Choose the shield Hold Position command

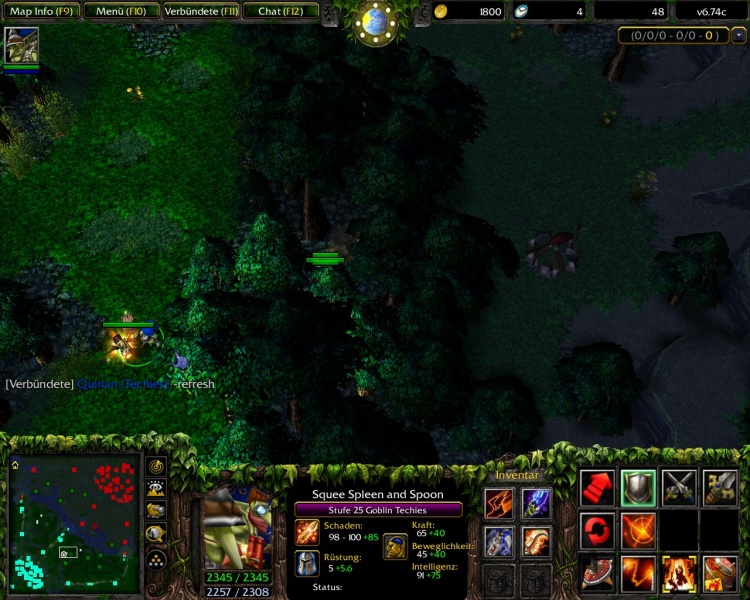pos(638,487)
